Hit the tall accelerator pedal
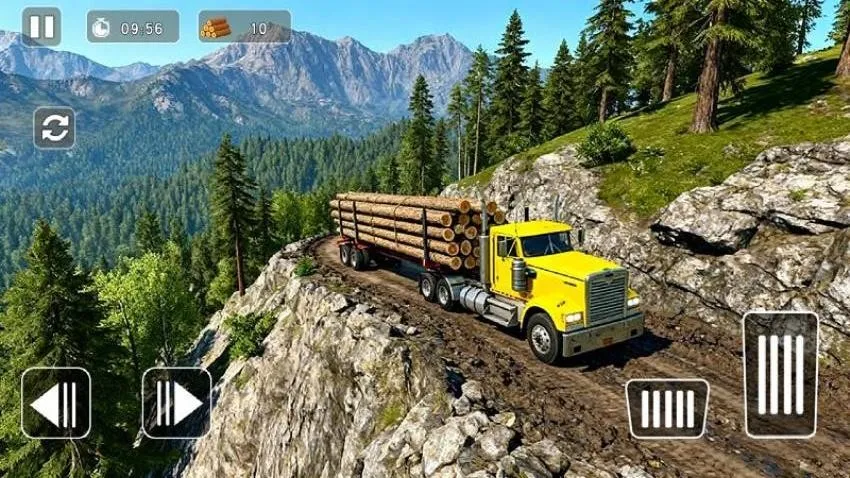This screenshot has width=850, height=478. (780, 374)
